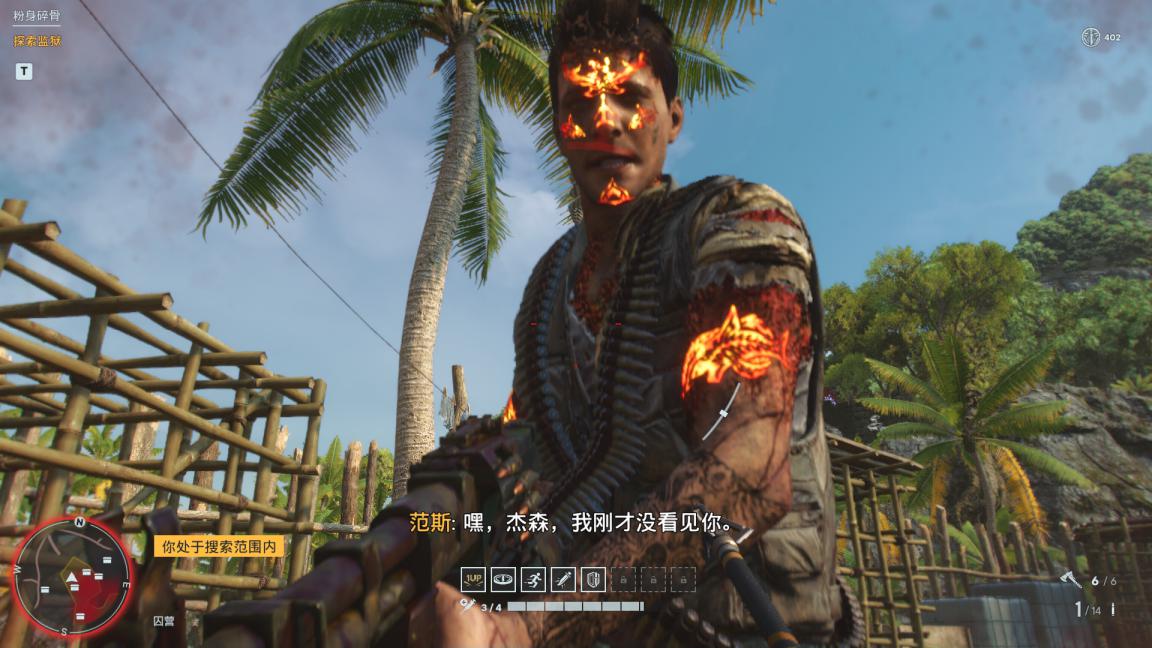Click the skull currency icon

[x=1091, y=37]
